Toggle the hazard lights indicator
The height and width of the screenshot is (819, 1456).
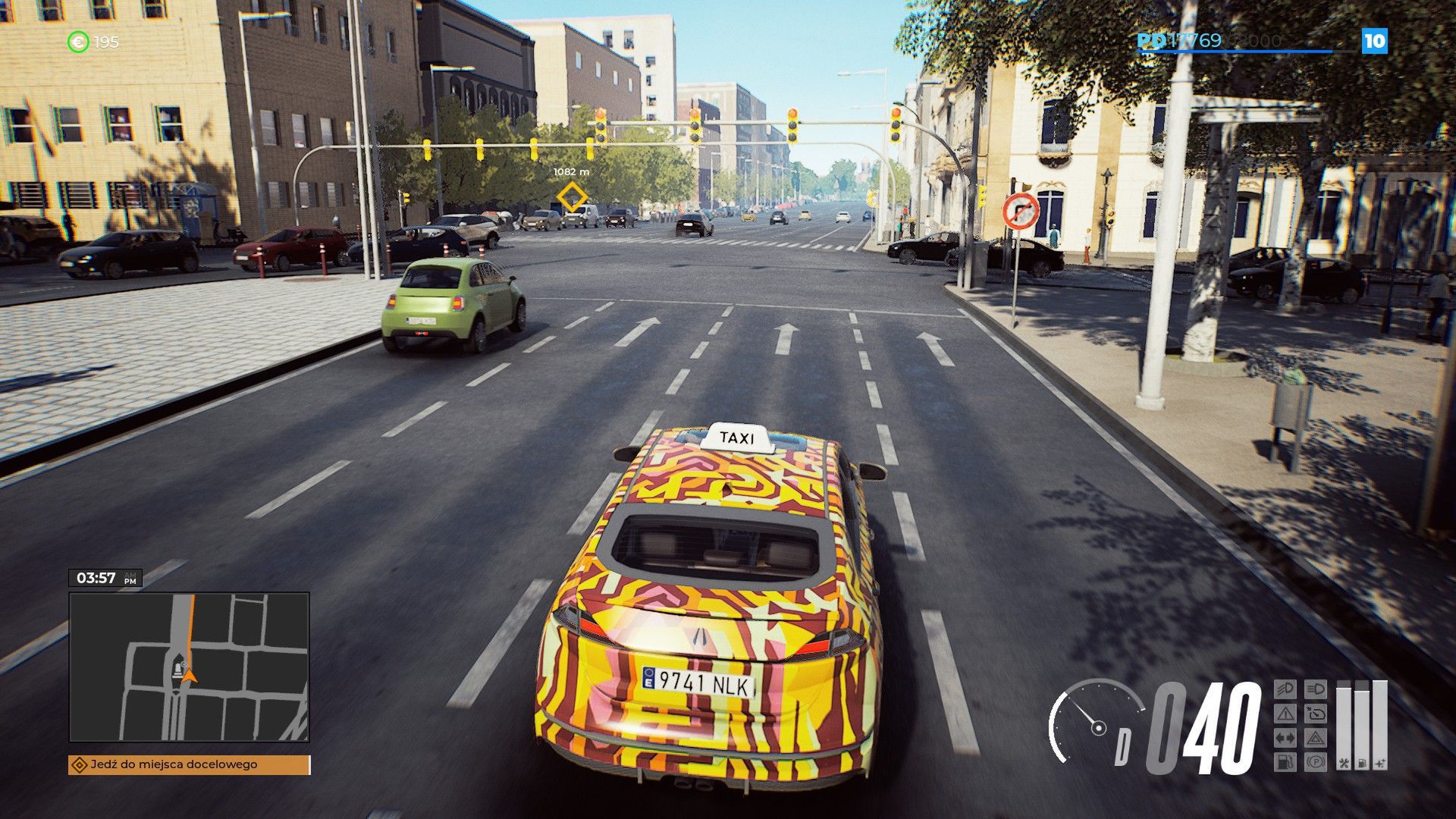1316,738
